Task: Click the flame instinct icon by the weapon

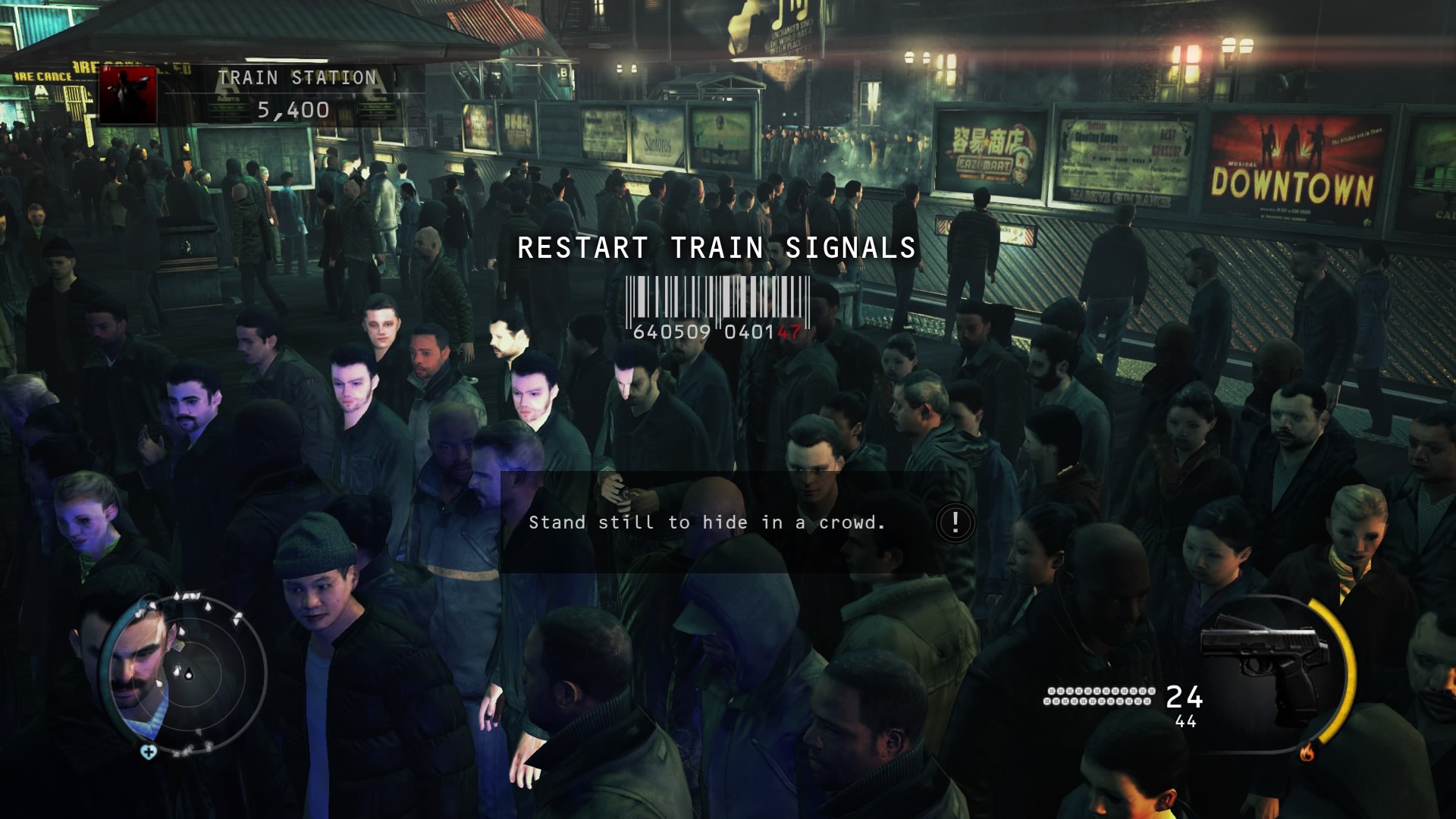Action: point(1307,752)
